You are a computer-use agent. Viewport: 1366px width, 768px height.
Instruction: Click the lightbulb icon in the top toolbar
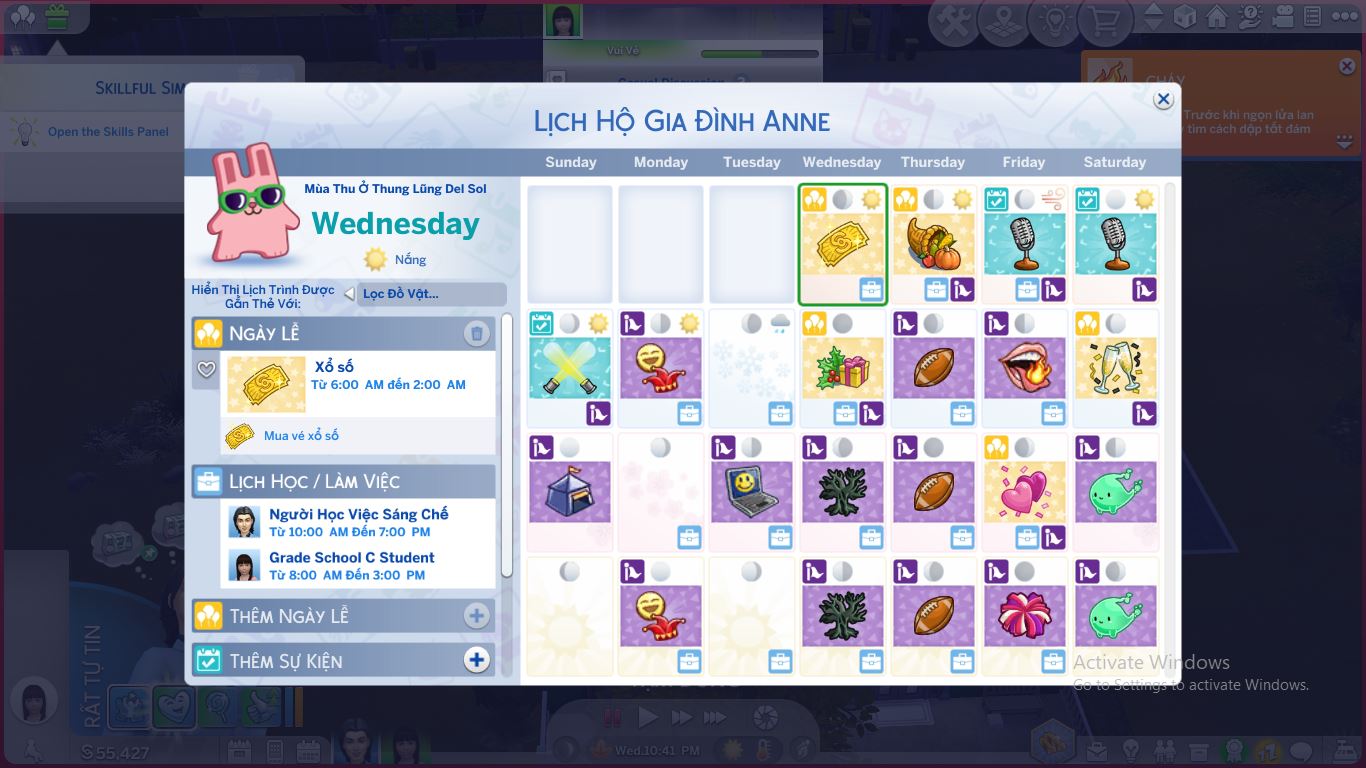[1056, 16]
